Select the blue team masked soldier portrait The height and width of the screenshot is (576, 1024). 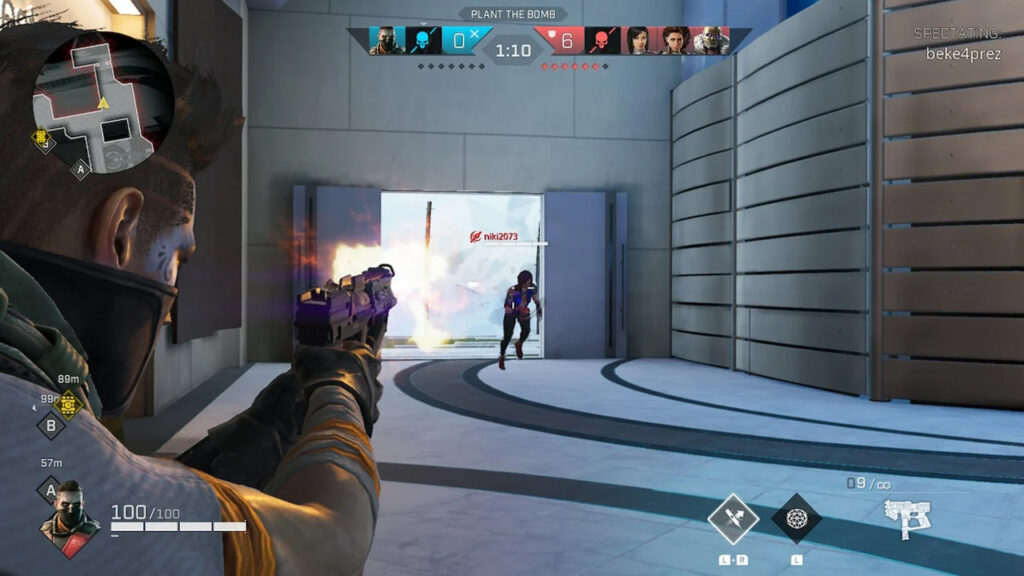point(386,41)
